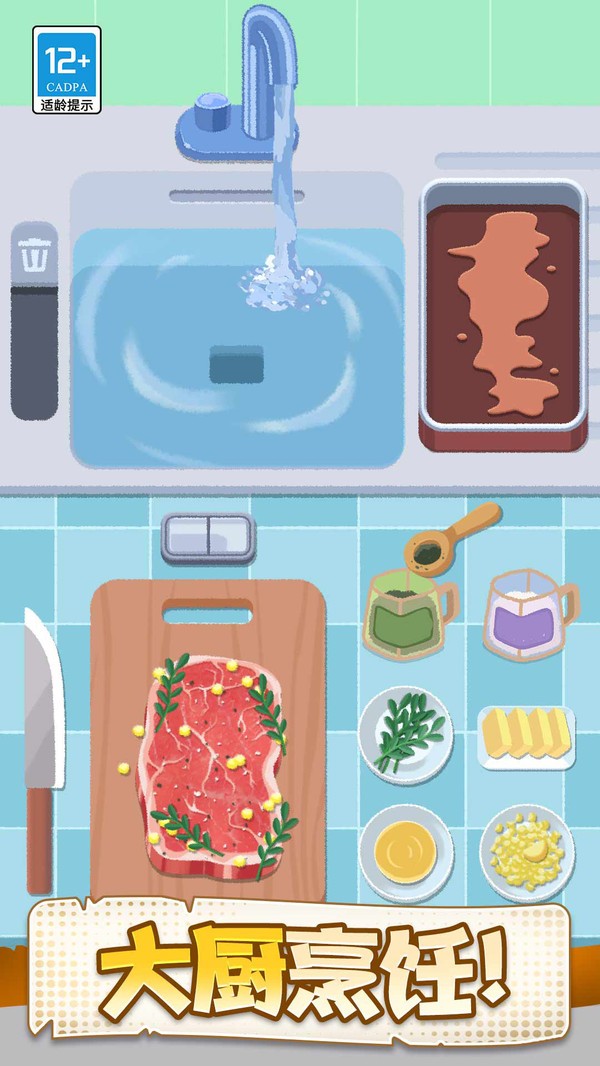Tap the trash bin icon
The image size is (600, 1066).
click(x=35, y=256)
